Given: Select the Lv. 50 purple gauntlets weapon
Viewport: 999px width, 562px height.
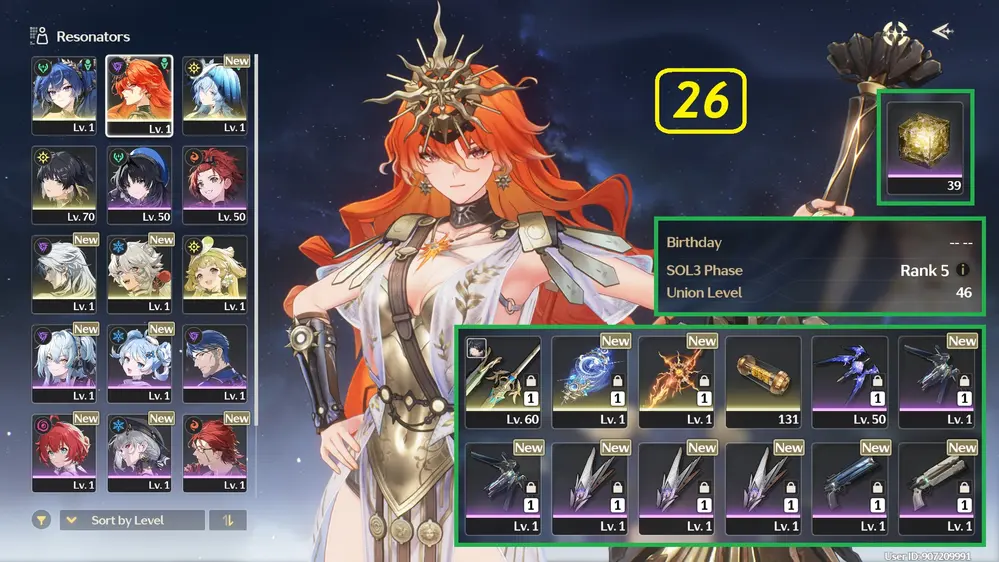Looking at the screenshot, I should point(850,380).
